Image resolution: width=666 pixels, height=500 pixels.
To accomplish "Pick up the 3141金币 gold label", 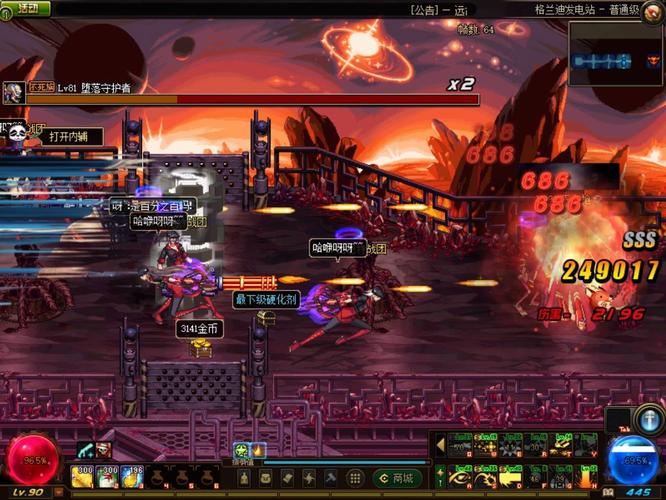I will pos(198,329).
